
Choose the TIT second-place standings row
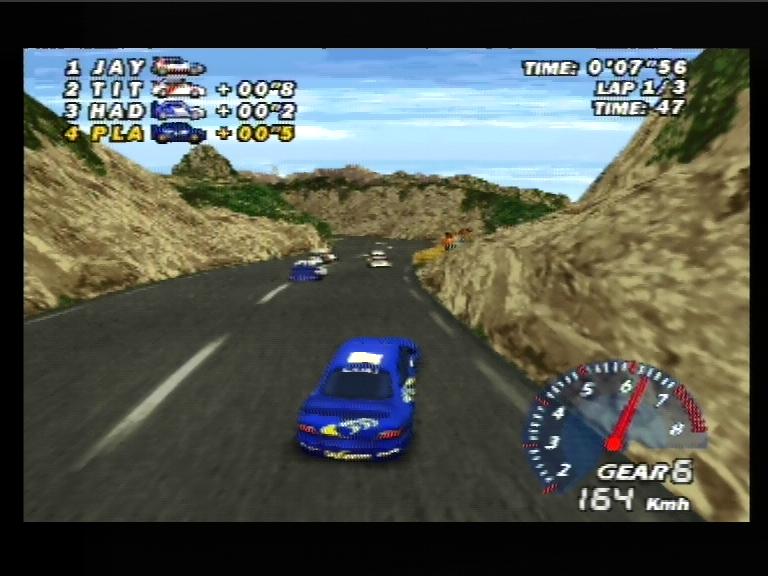click(x=180, y=90)
